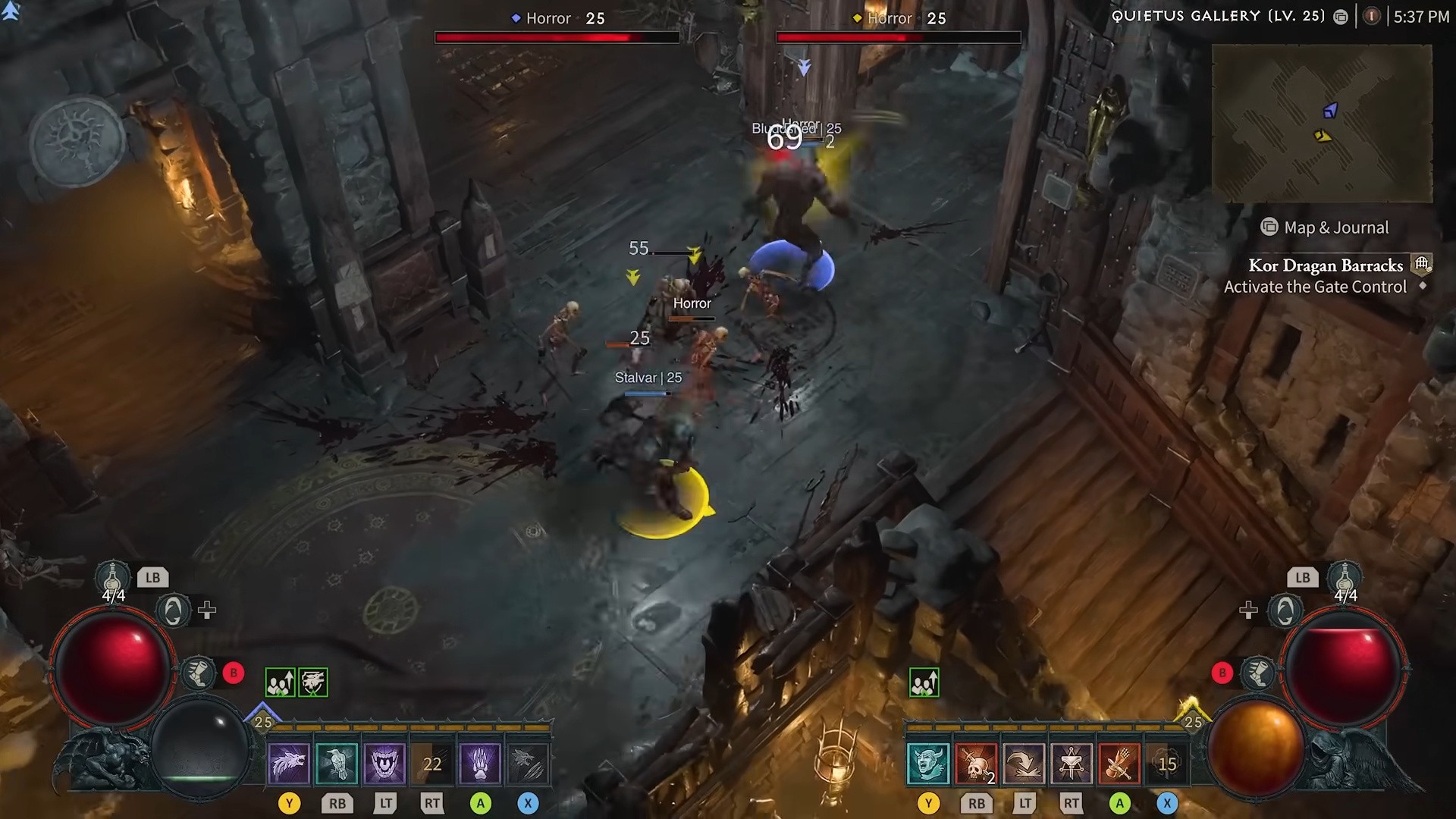Viewport: 1456px width, 819px height.
Task: Cast the Debilitating Roar maw skill
Action: pyautogui.click(x=384, y=764)
